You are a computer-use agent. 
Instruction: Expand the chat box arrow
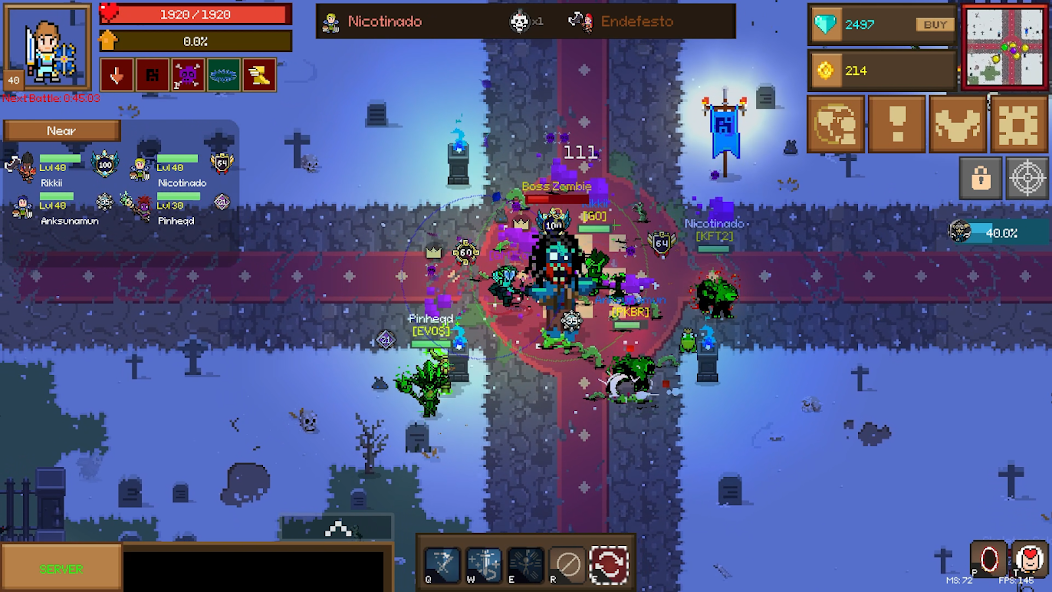click(337, 528)
